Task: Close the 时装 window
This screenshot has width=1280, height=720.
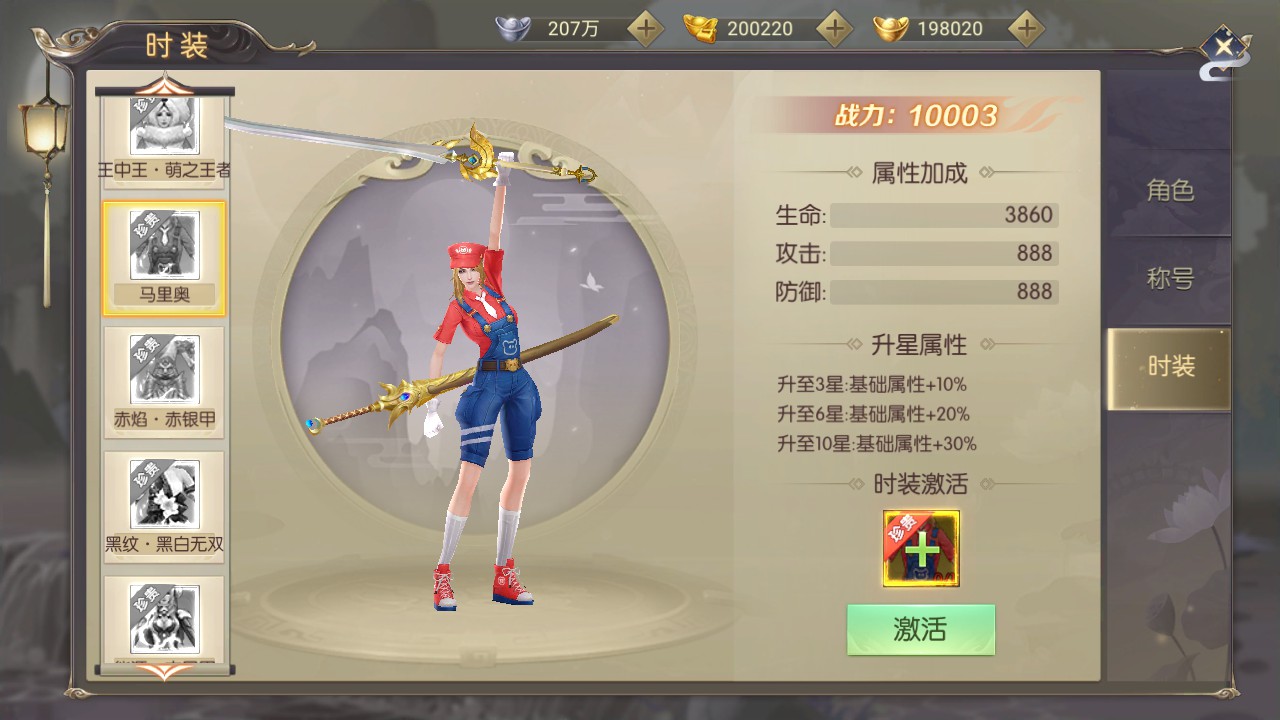Action: point(1222,46)
